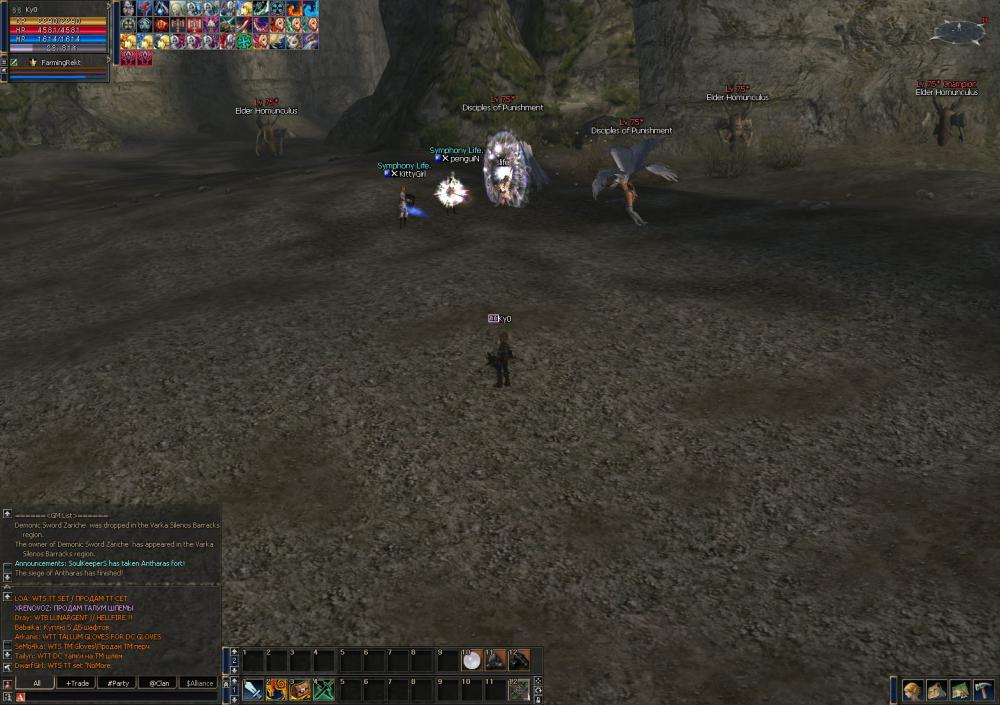Open the #Party chat tab
This screenshot has width=1000, height=705.
coord(117,683)
